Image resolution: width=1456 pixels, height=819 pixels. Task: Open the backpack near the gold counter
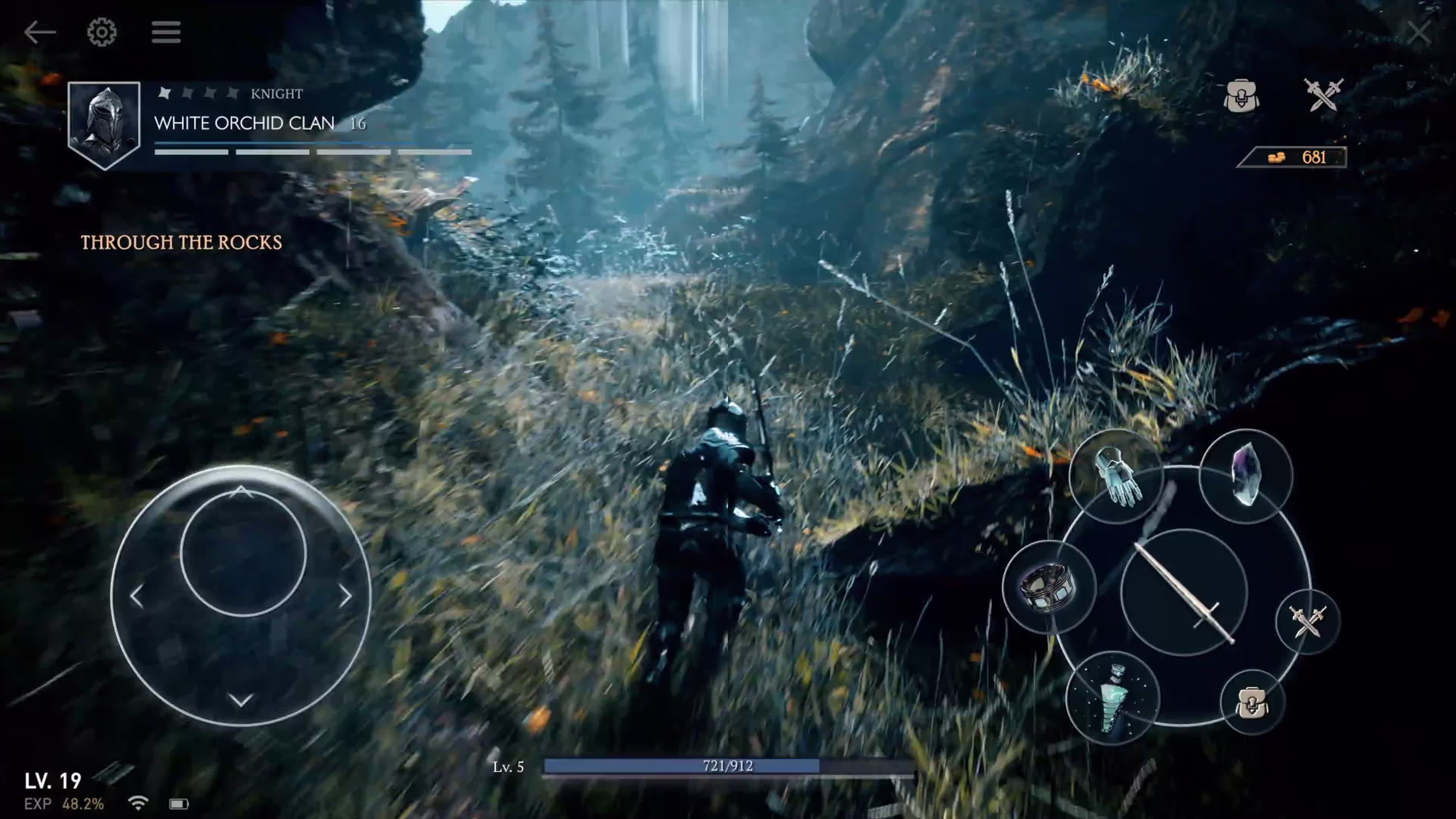1241,97
